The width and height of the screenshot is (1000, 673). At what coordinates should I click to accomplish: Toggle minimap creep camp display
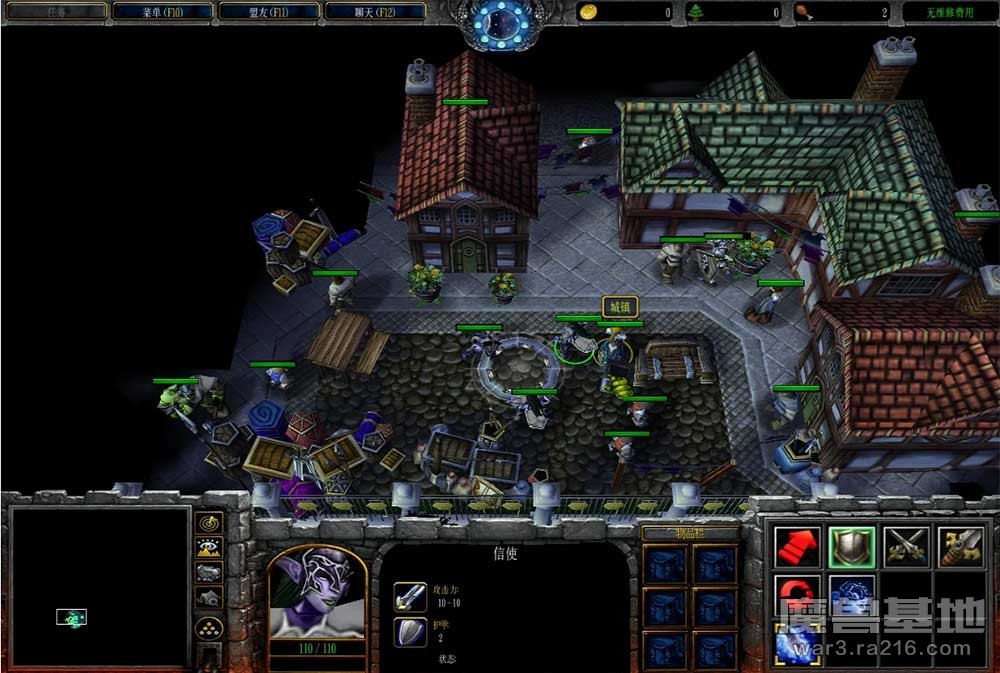pos(209,598)
